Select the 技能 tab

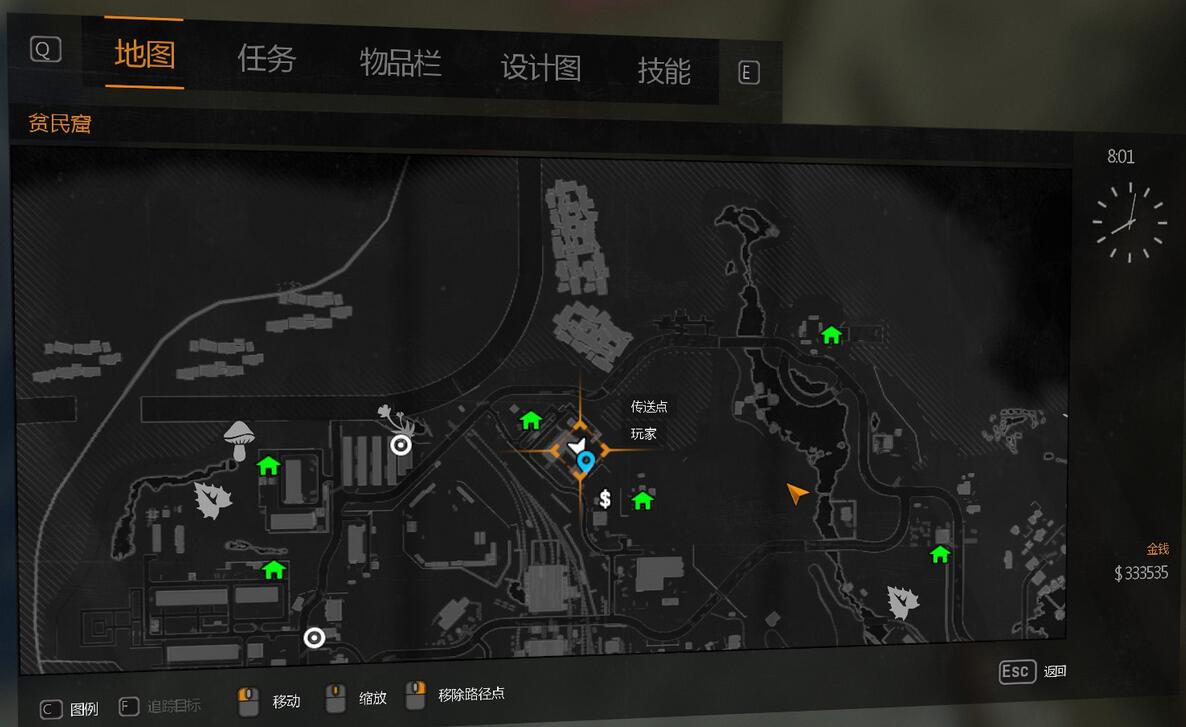pos(664,71)
